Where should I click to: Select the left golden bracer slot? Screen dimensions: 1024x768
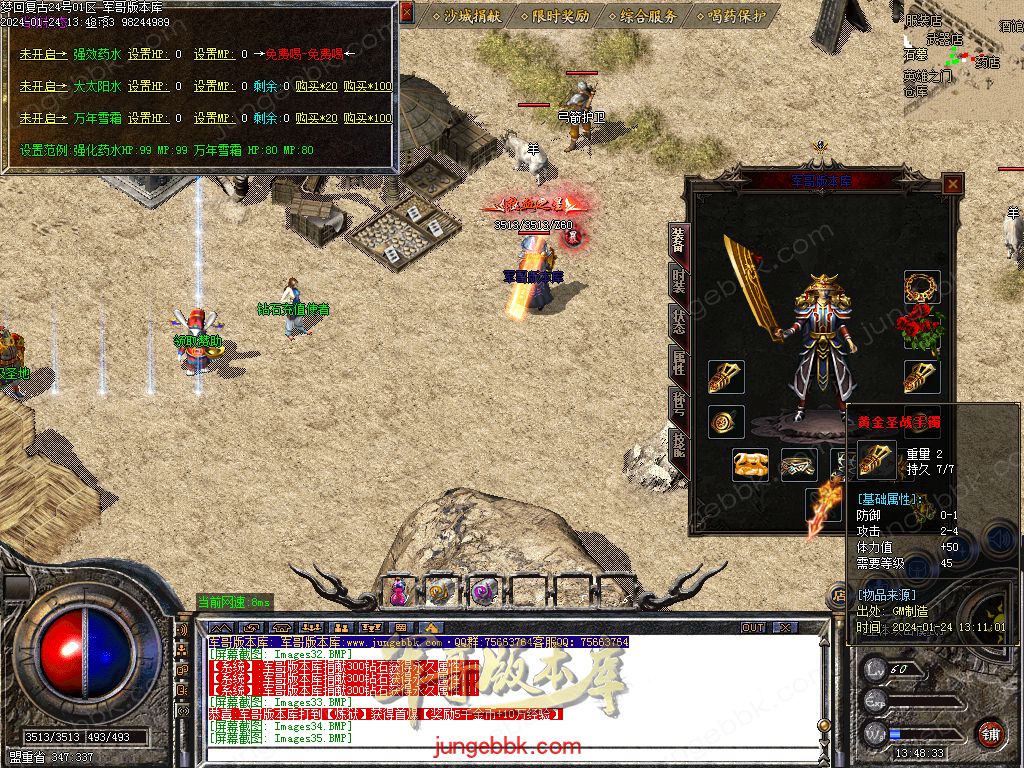click(726, 377)
